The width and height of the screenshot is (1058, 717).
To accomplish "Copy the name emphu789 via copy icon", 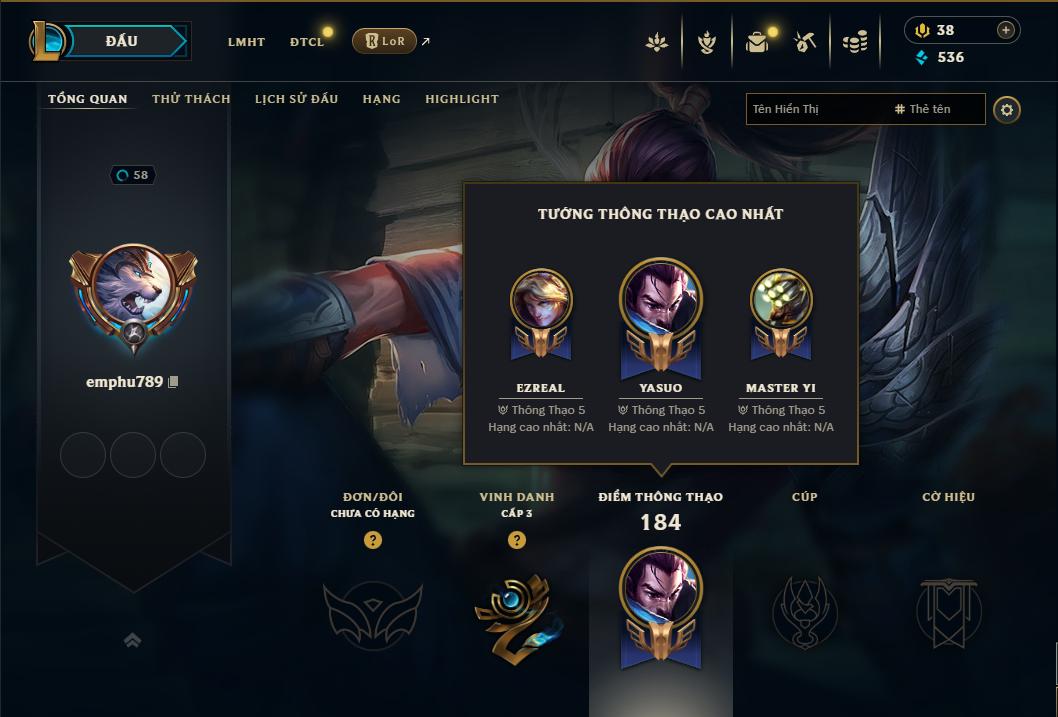I will pos(174,382).
